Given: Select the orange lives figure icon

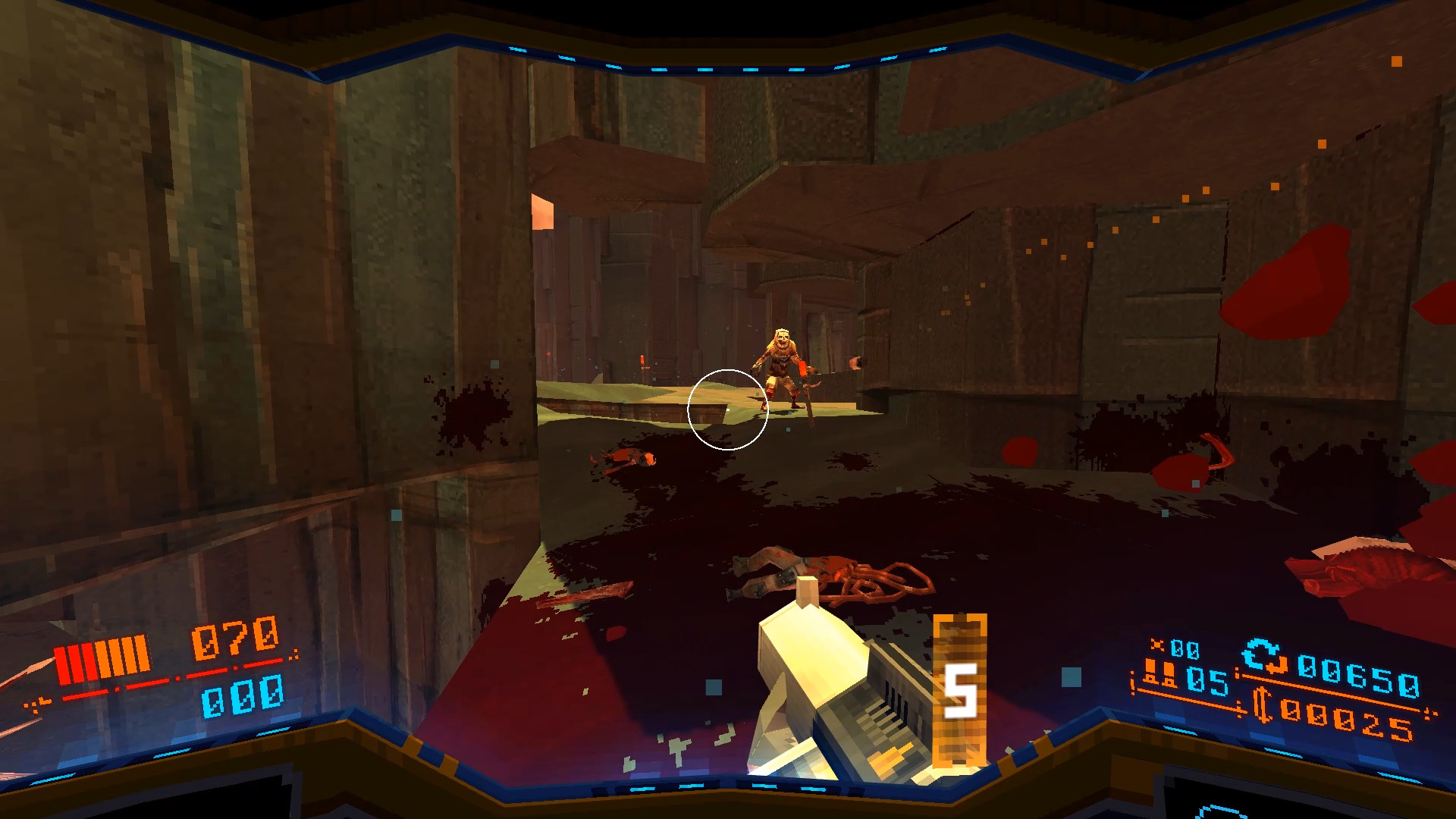Looking at the screenshot, I should 1161,673.
